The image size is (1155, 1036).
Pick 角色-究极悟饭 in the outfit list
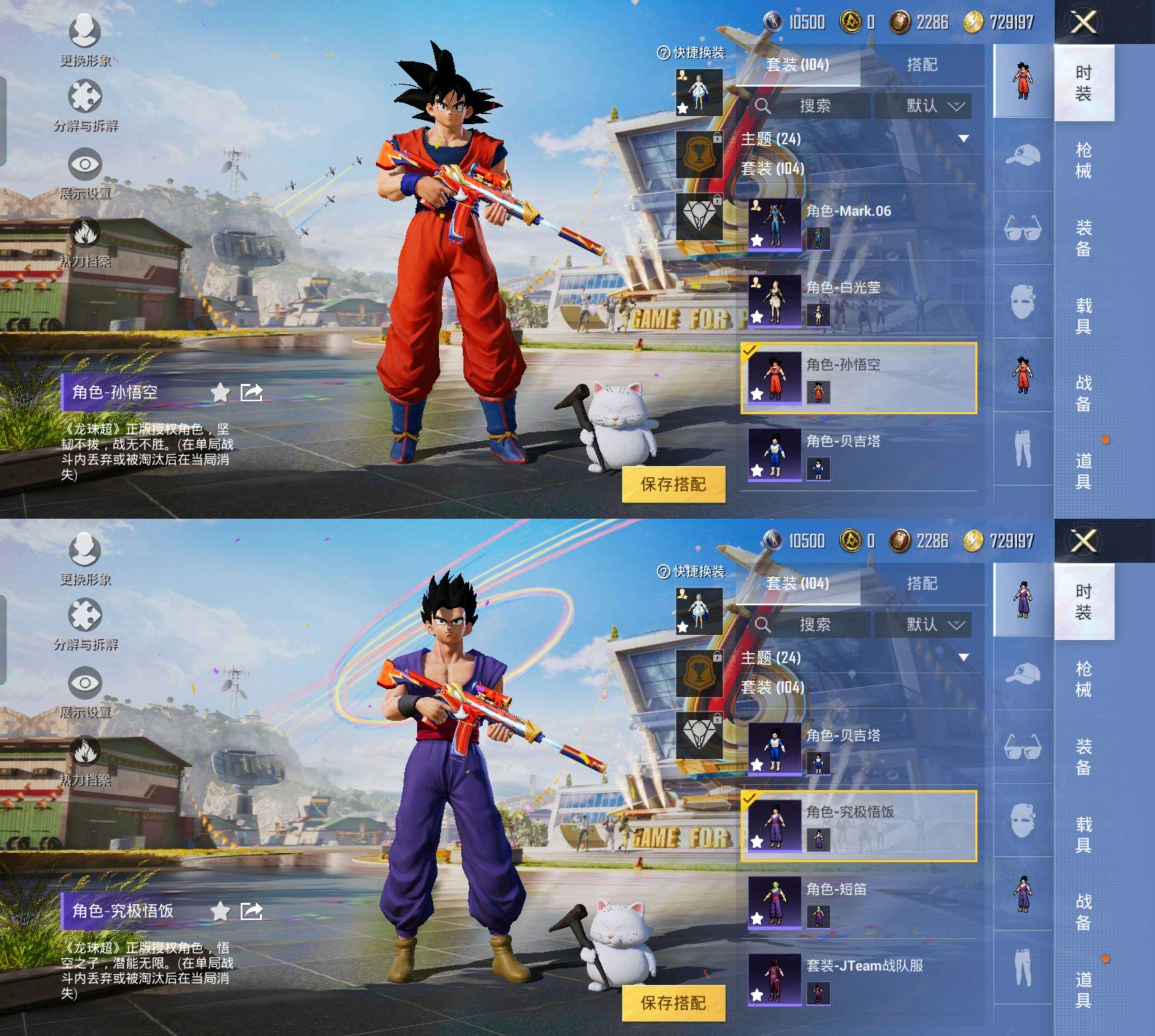pos(858,826)
